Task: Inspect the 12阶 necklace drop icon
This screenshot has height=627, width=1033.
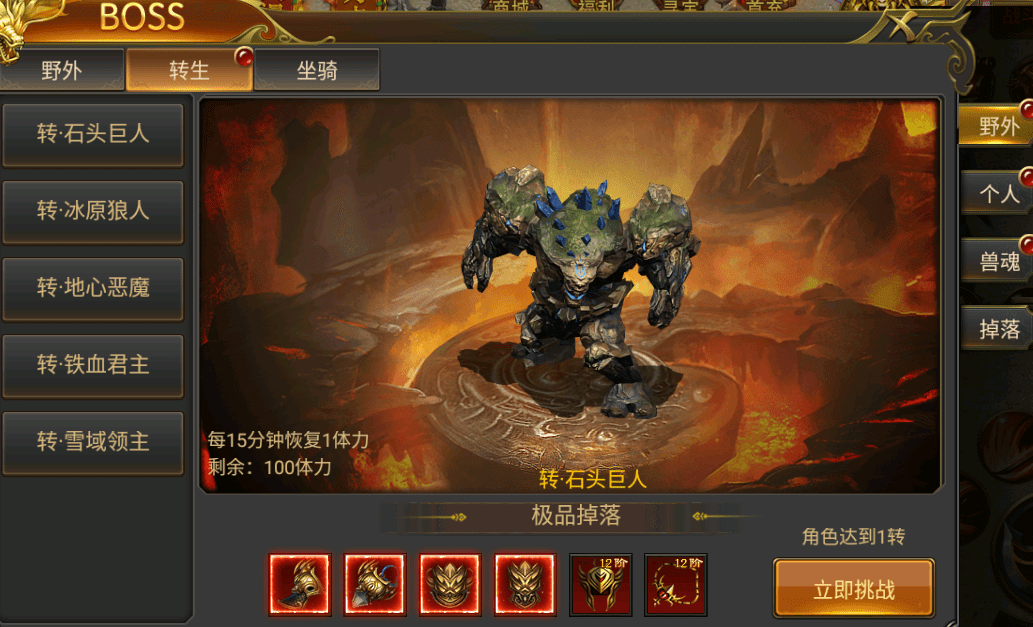Action: (676, 585)
